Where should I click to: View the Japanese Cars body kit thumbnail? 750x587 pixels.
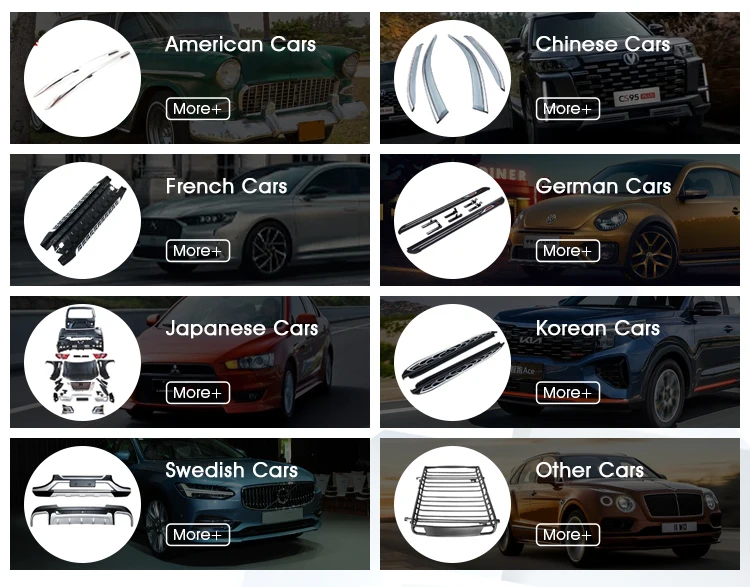(83, 363)
